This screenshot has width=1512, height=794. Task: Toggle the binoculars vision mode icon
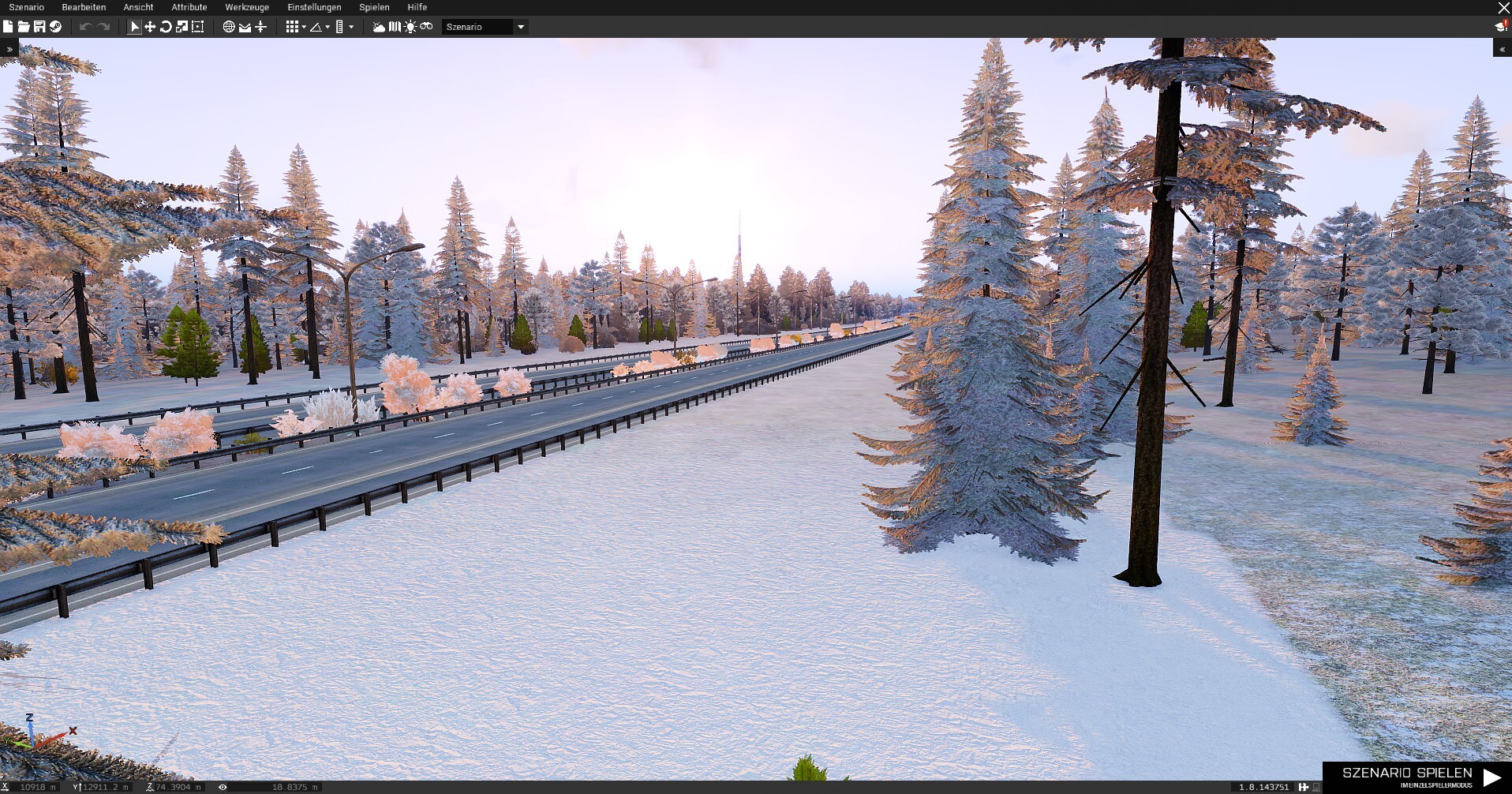click(x=426, y=27)
